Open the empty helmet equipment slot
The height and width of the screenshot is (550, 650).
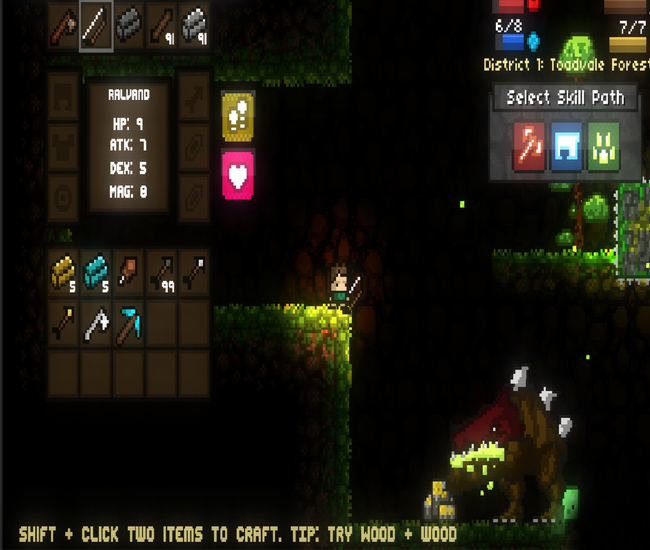64,96
